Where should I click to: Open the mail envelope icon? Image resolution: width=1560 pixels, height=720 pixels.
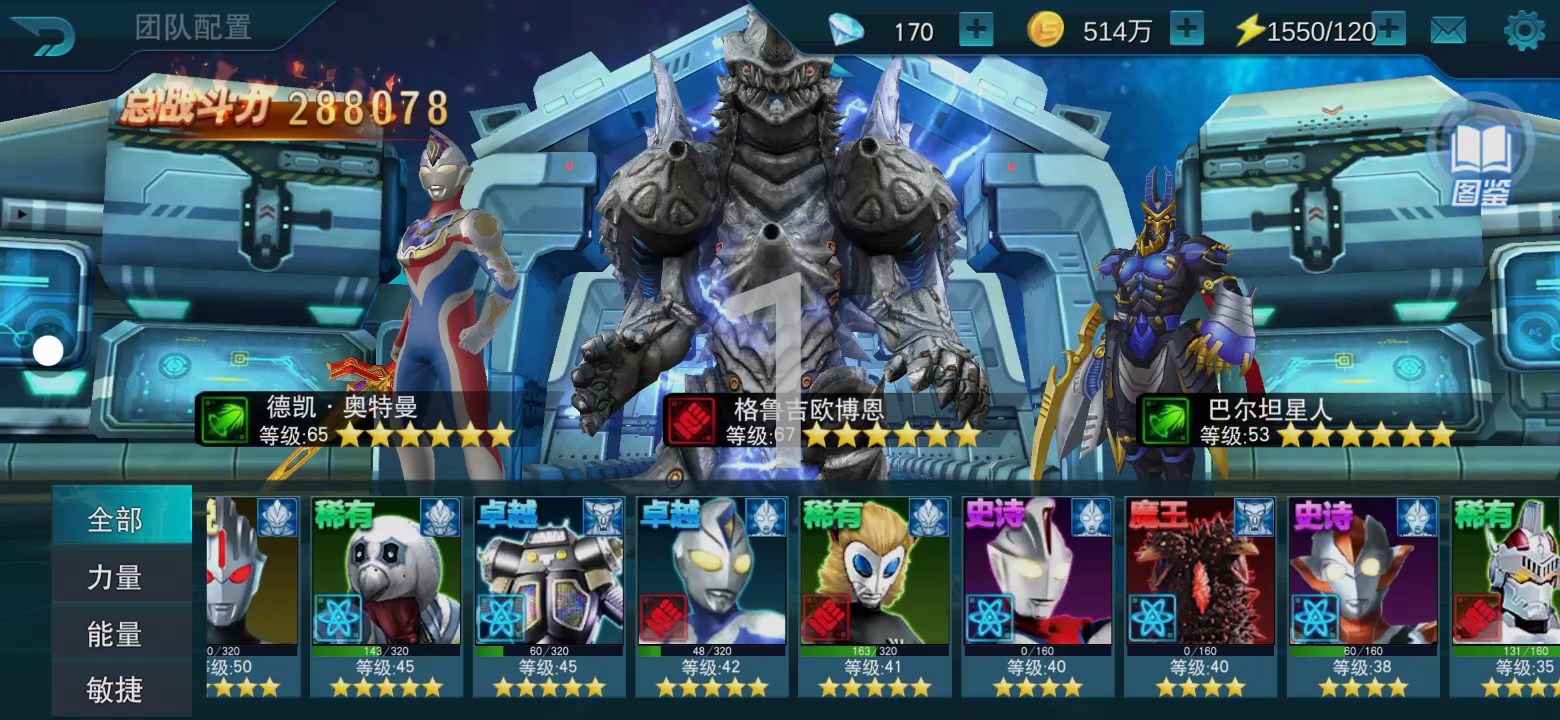(x=1448, y=31)
